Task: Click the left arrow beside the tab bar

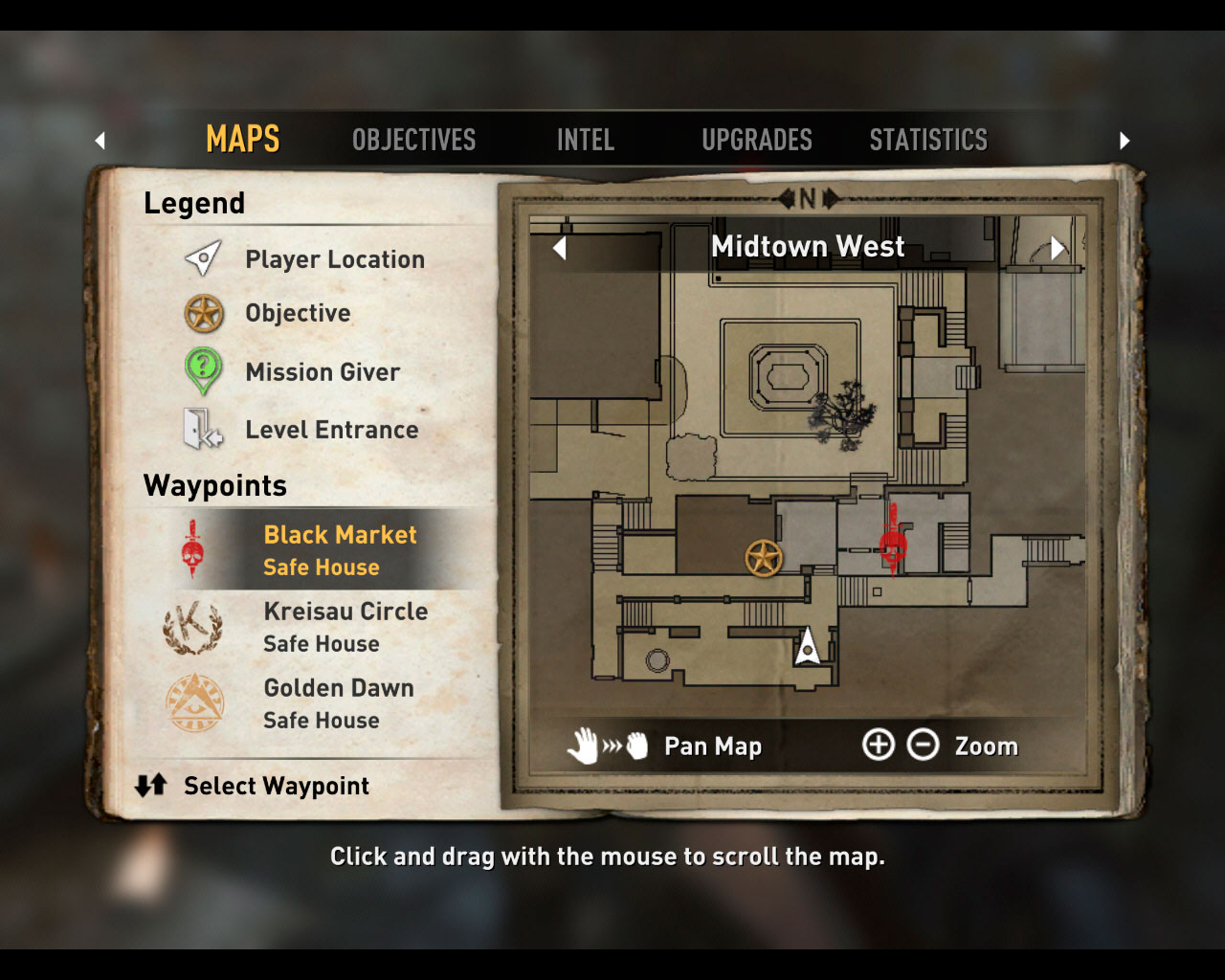Action: [100, 141]
